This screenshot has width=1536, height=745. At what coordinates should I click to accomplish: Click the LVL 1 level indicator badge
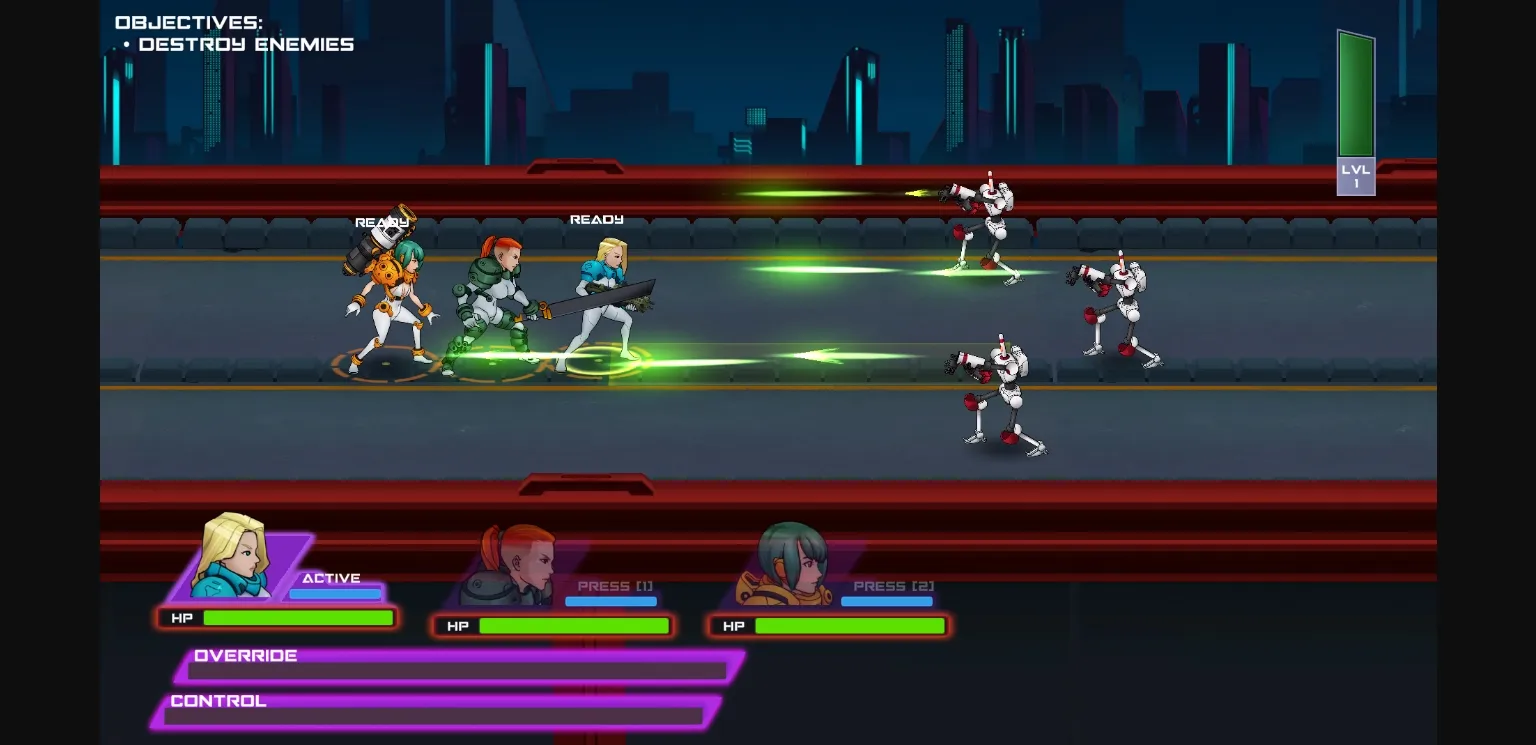click(x=1356, y=176)
